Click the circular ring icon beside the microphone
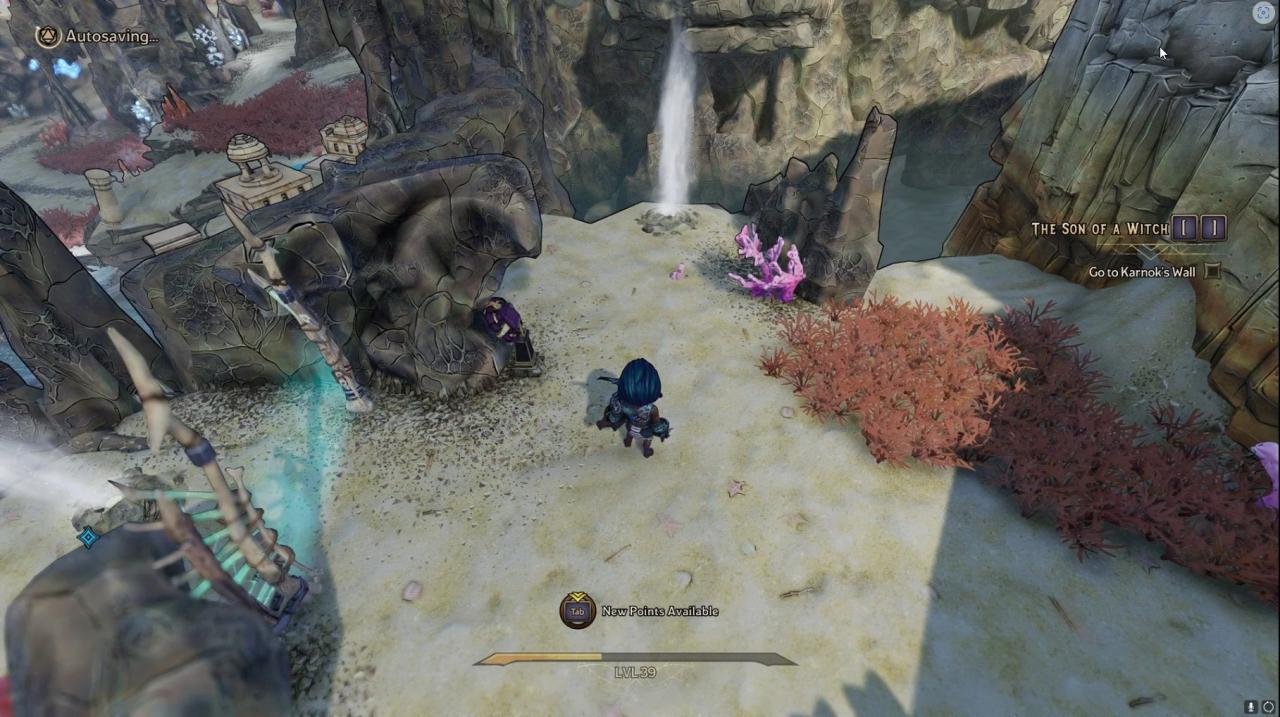This screenshot has height=717, width=1280. 1268,707
